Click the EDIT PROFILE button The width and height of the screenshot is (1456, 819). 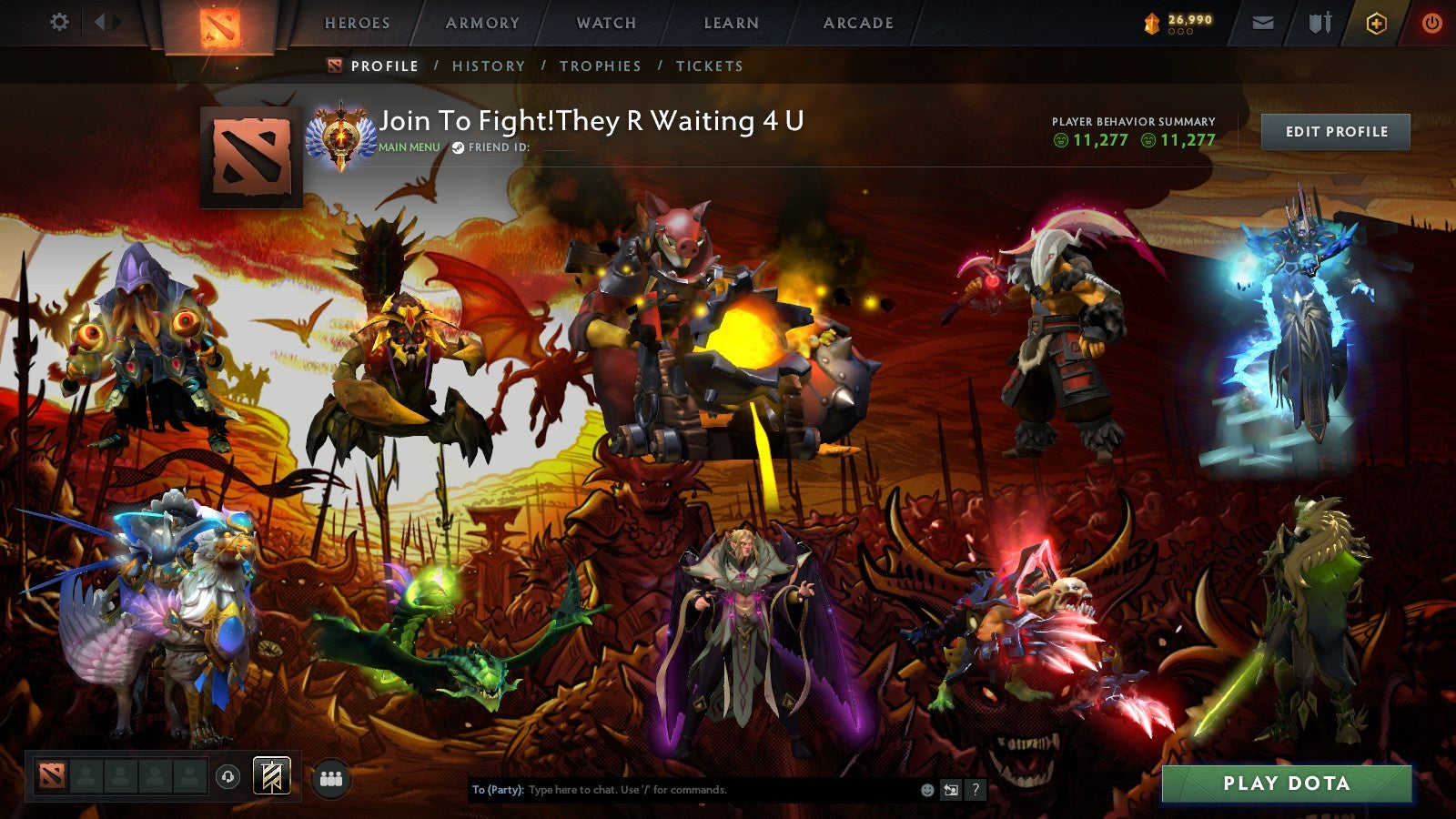[1337, 132]
